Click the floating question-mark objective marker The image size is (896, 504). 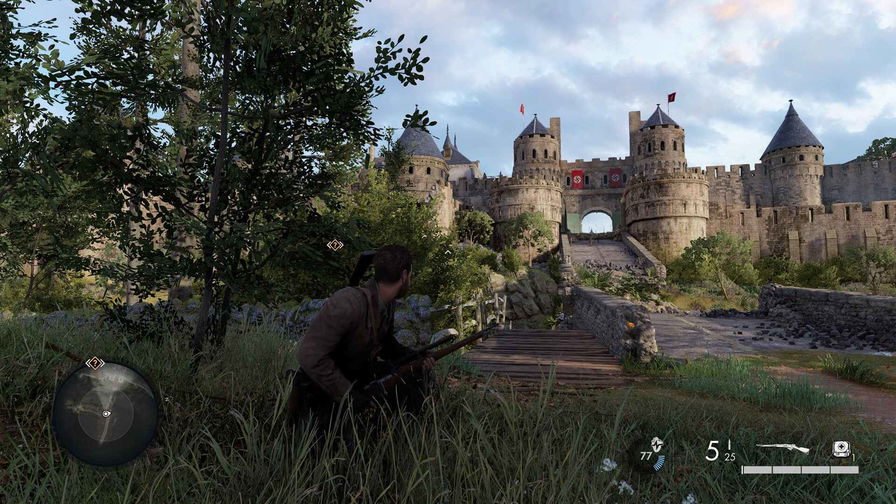335,245
